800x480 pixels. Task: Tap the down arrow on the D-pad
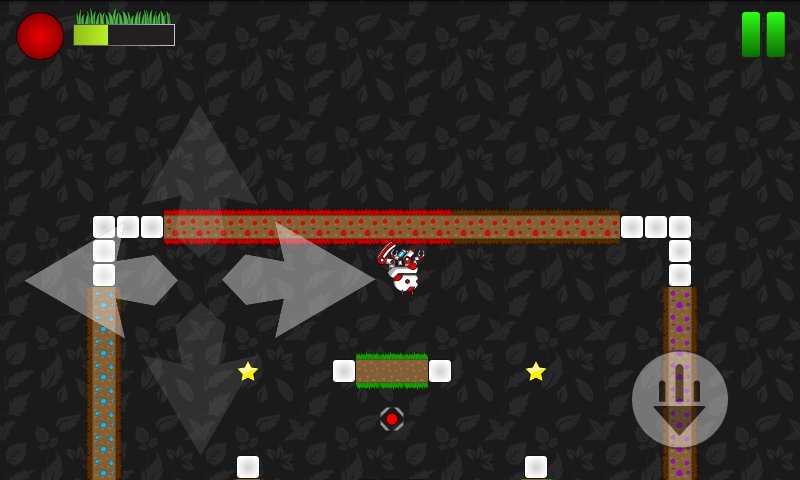coord(200,385)
